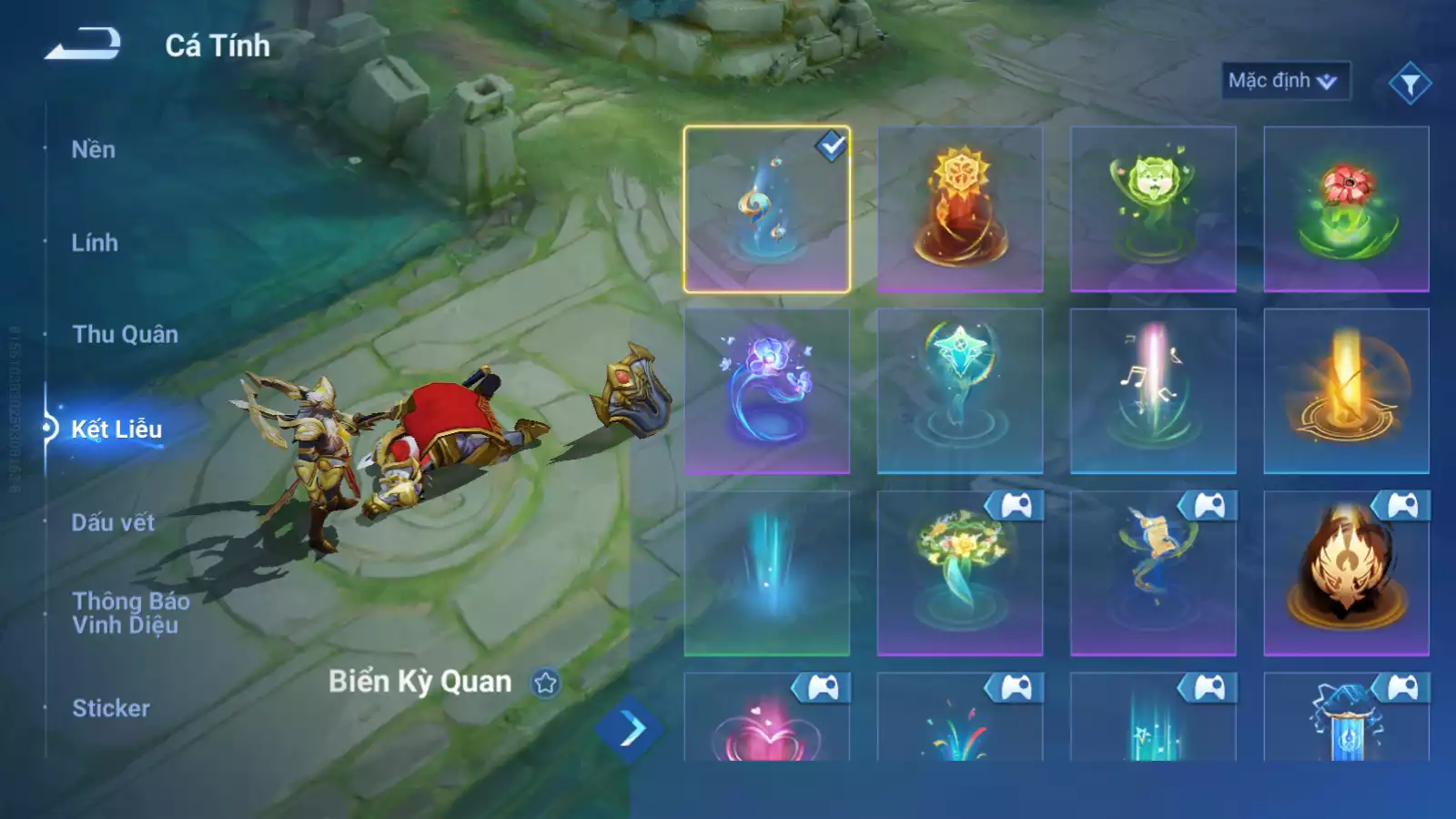The height and width of the screenshot is (819, 1456).
Task: Switch to the Nền tab
Action: pos(94,150)
